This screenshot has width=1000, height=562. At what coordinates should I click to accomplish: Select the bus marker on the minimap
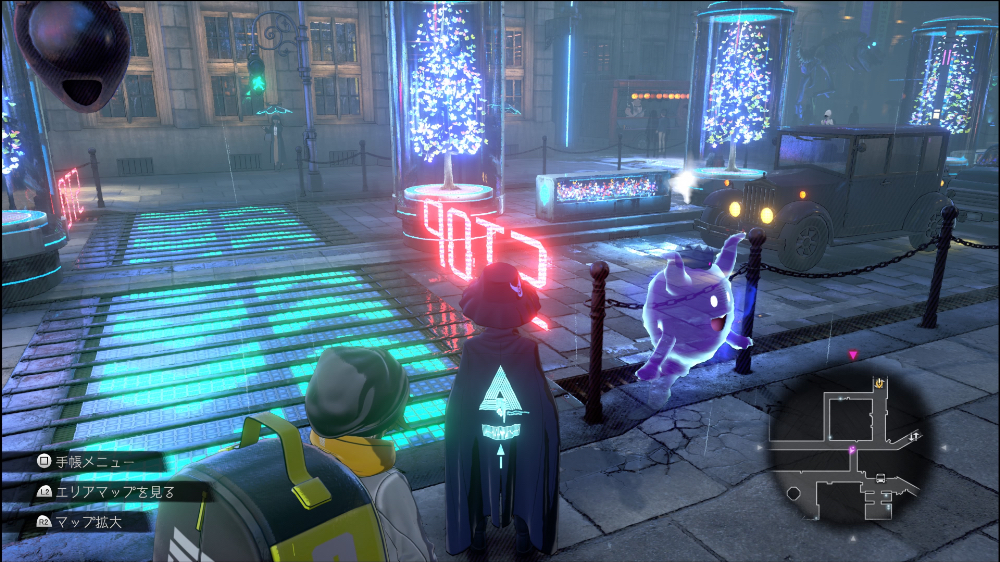(880, 479)
